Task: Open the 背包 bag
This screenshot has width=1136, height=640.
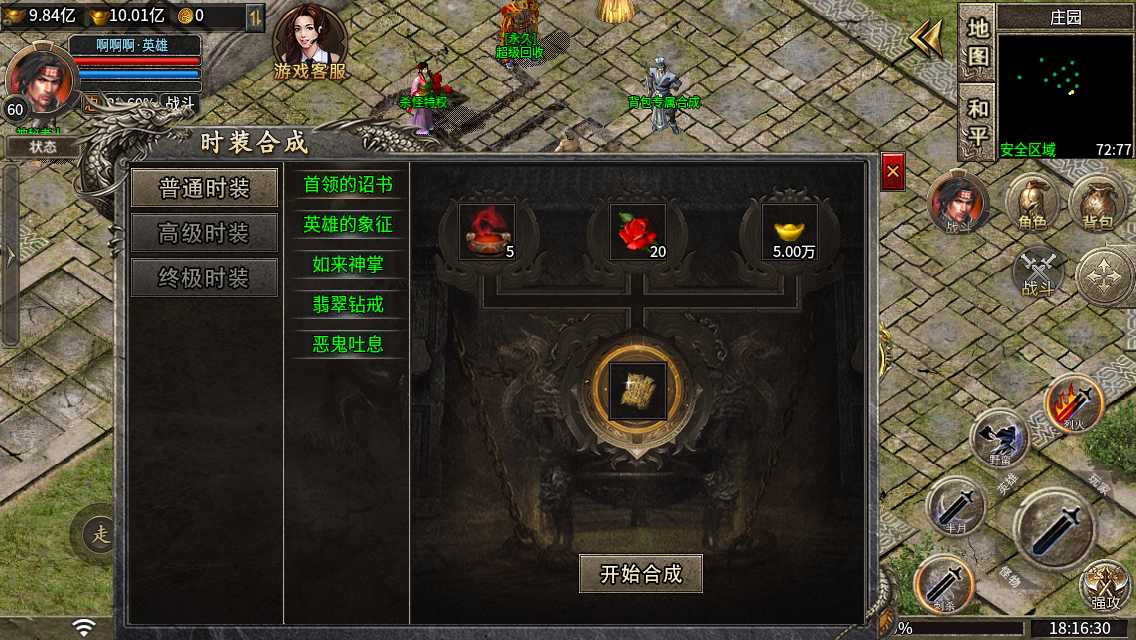Action: [1097, 204]
